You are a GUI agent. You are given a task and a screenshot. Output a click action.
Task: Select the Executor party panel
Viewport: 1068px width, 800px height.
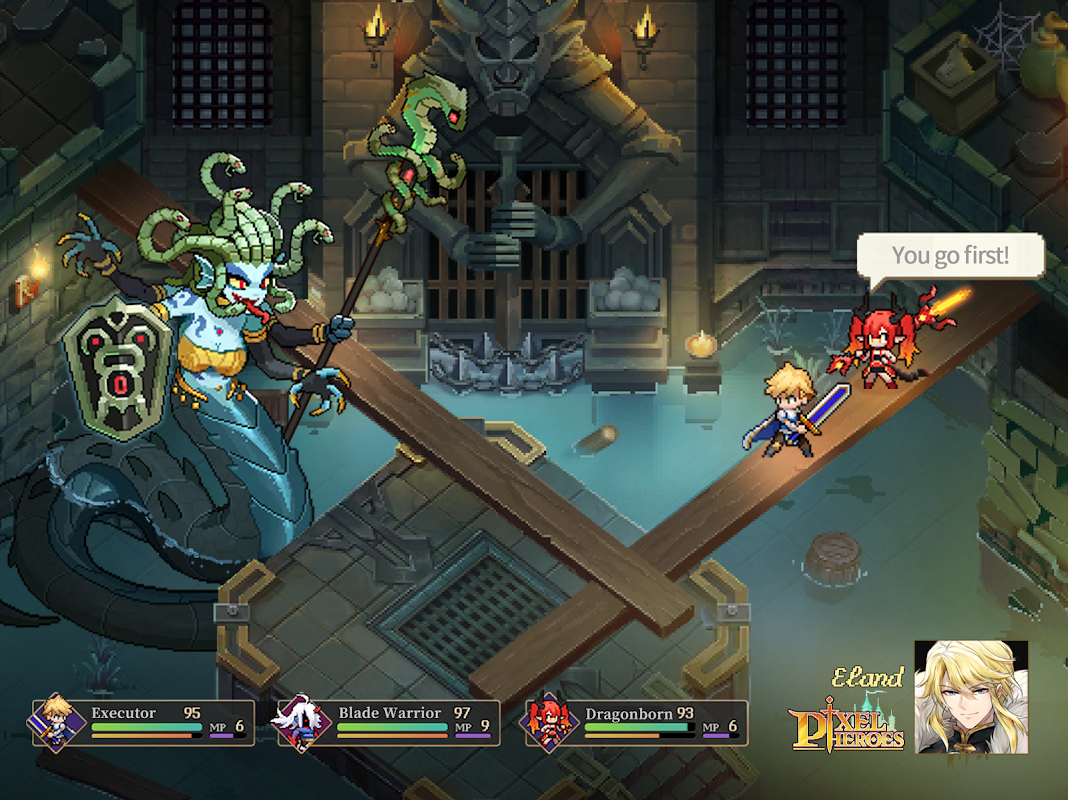142,723
